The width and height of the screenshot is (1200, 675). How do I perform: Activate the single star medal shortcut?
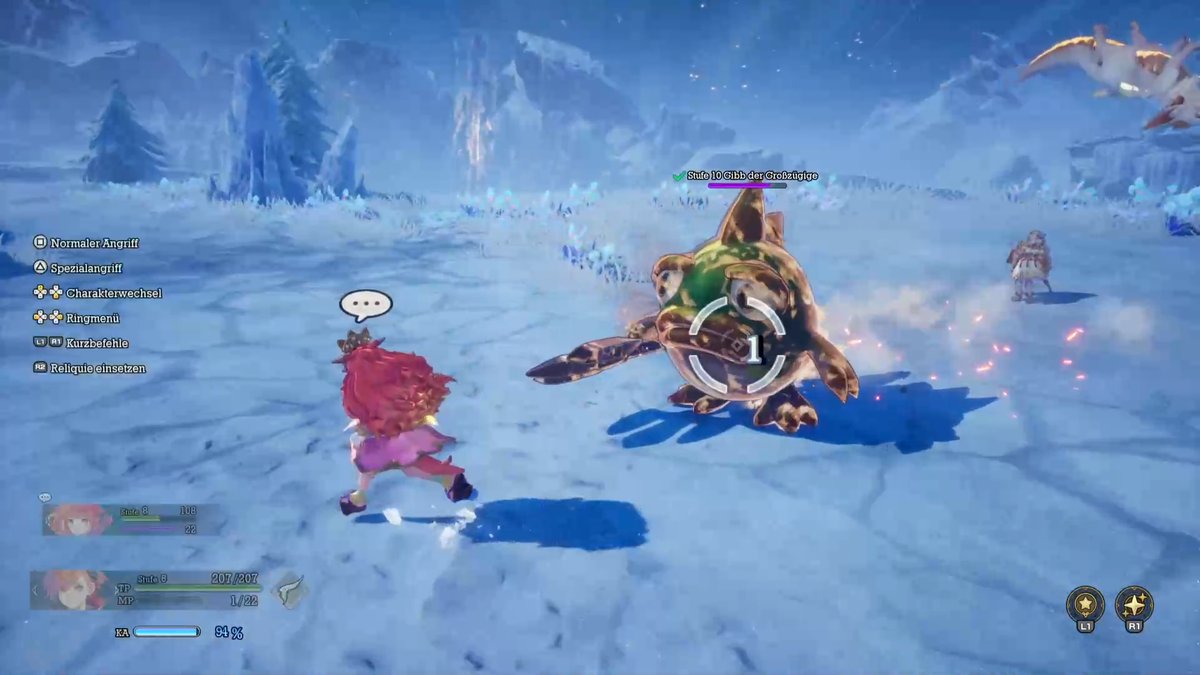(1085, 605)
